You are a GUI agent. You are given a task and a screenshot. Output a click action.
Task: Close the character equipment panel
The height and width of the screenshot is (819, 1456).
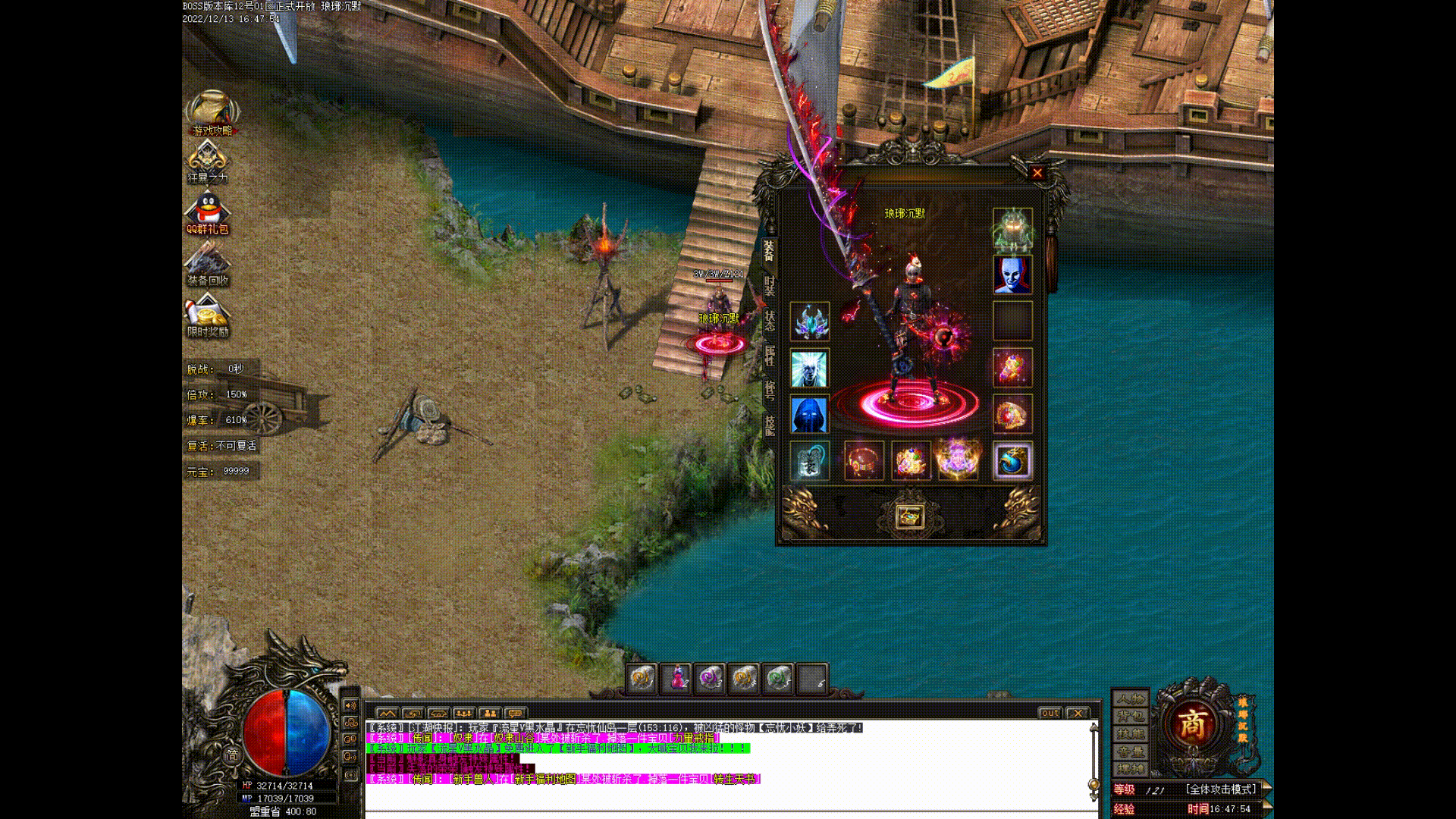[x=1037, y=173]
